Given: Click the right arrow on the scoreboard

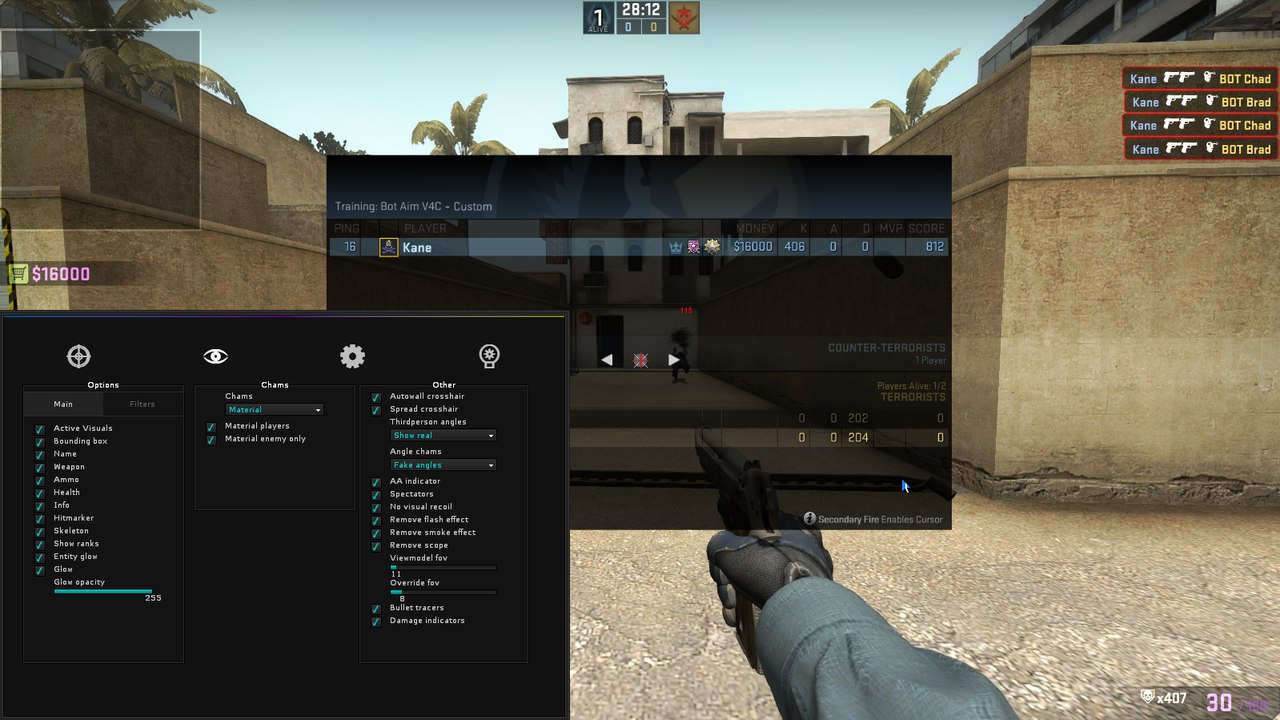Looking at the screenshot, I should [673, 360].
